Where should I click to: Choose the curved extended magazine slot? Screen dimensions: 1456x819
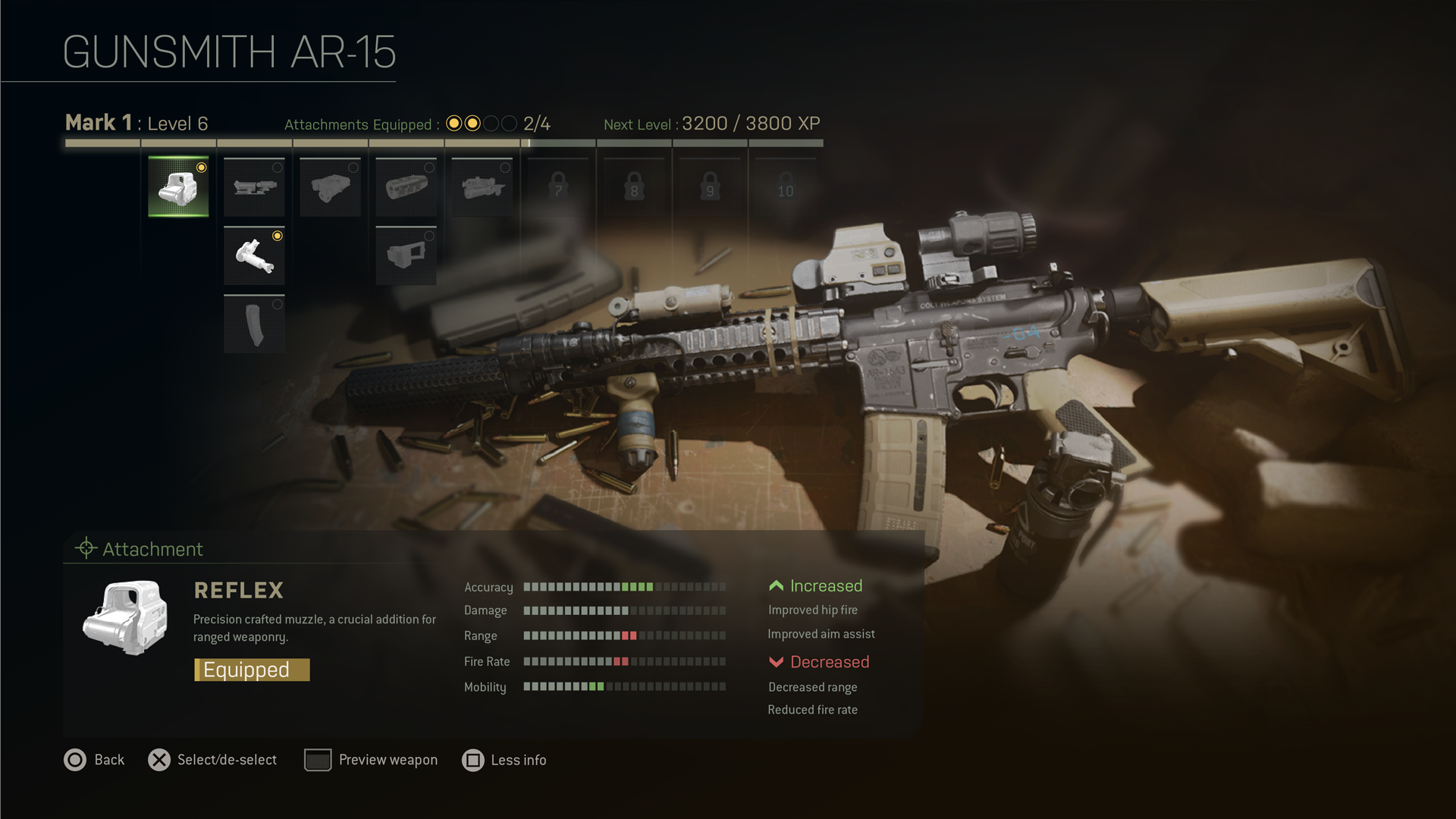(254, 324)
